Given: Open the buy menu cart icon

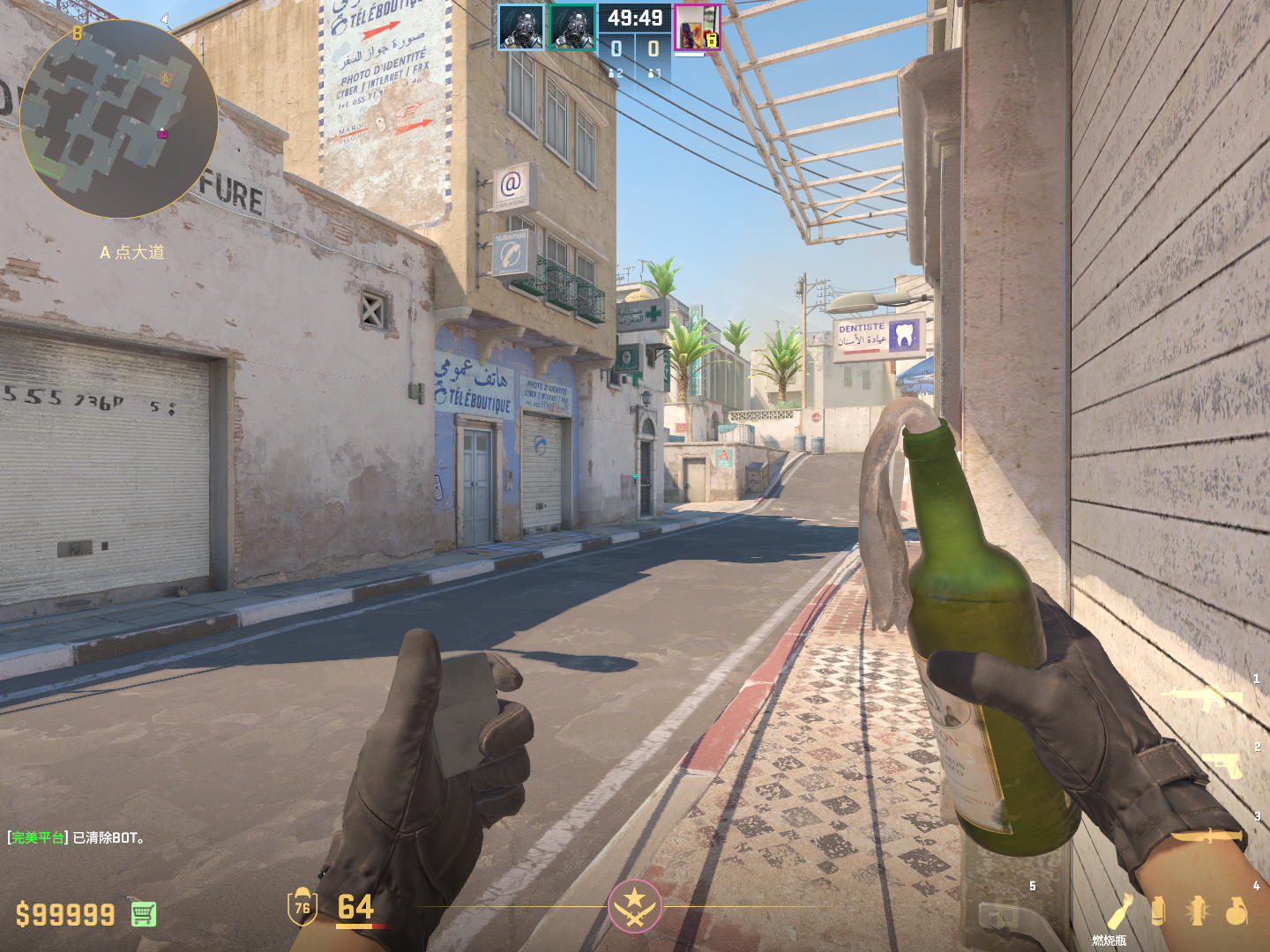Looking at the screenshot, I should pyautogui.click(x=144, y=914).
